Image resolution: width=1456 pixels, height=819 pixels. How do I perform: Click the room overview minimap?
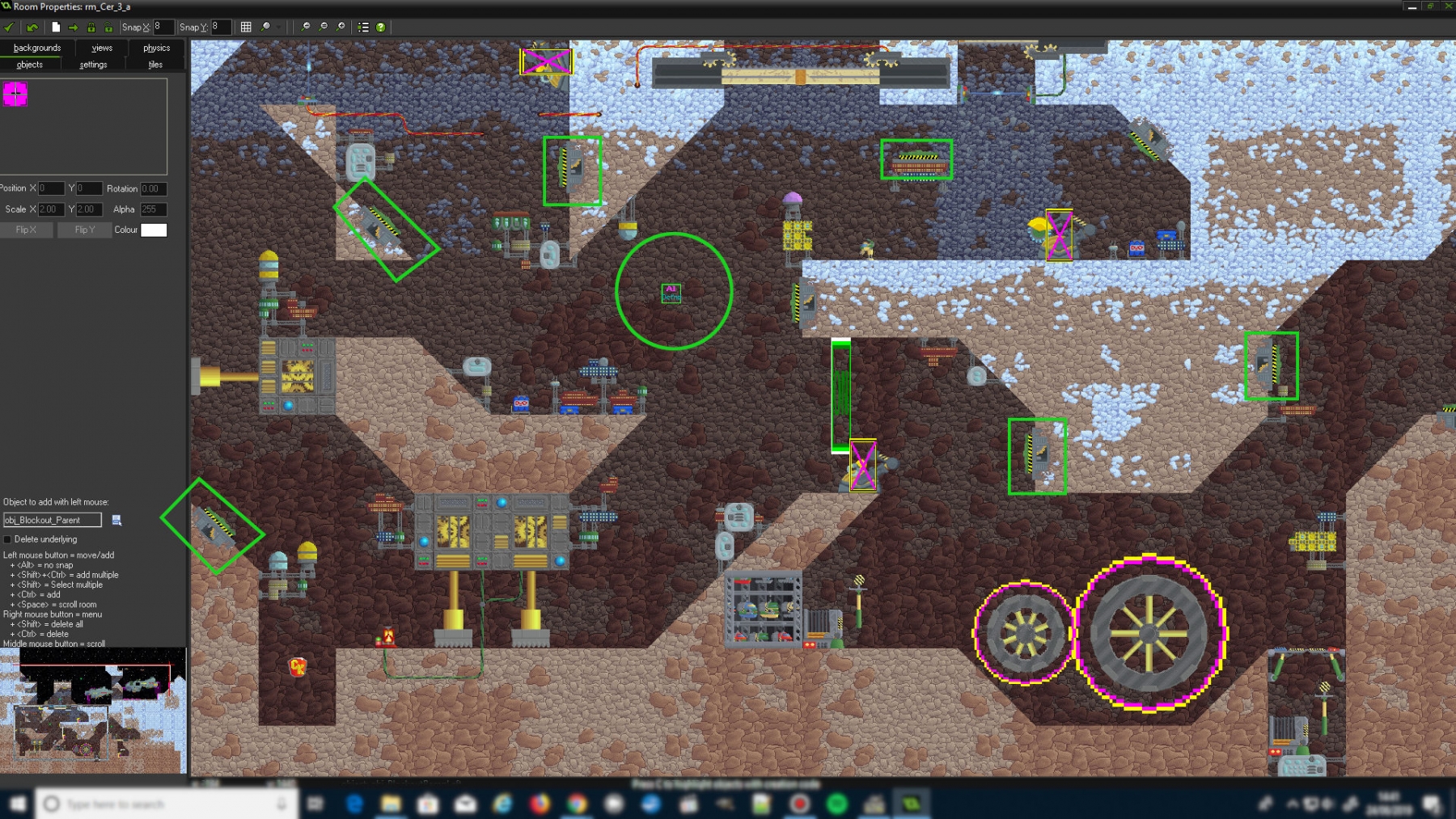(93, 711)
